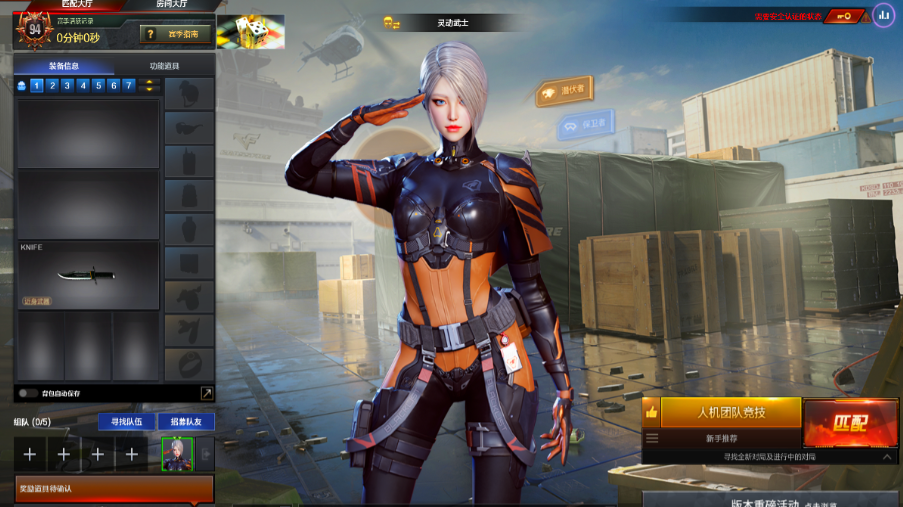Switch to the 功能道具 items tab

(164, 66)
